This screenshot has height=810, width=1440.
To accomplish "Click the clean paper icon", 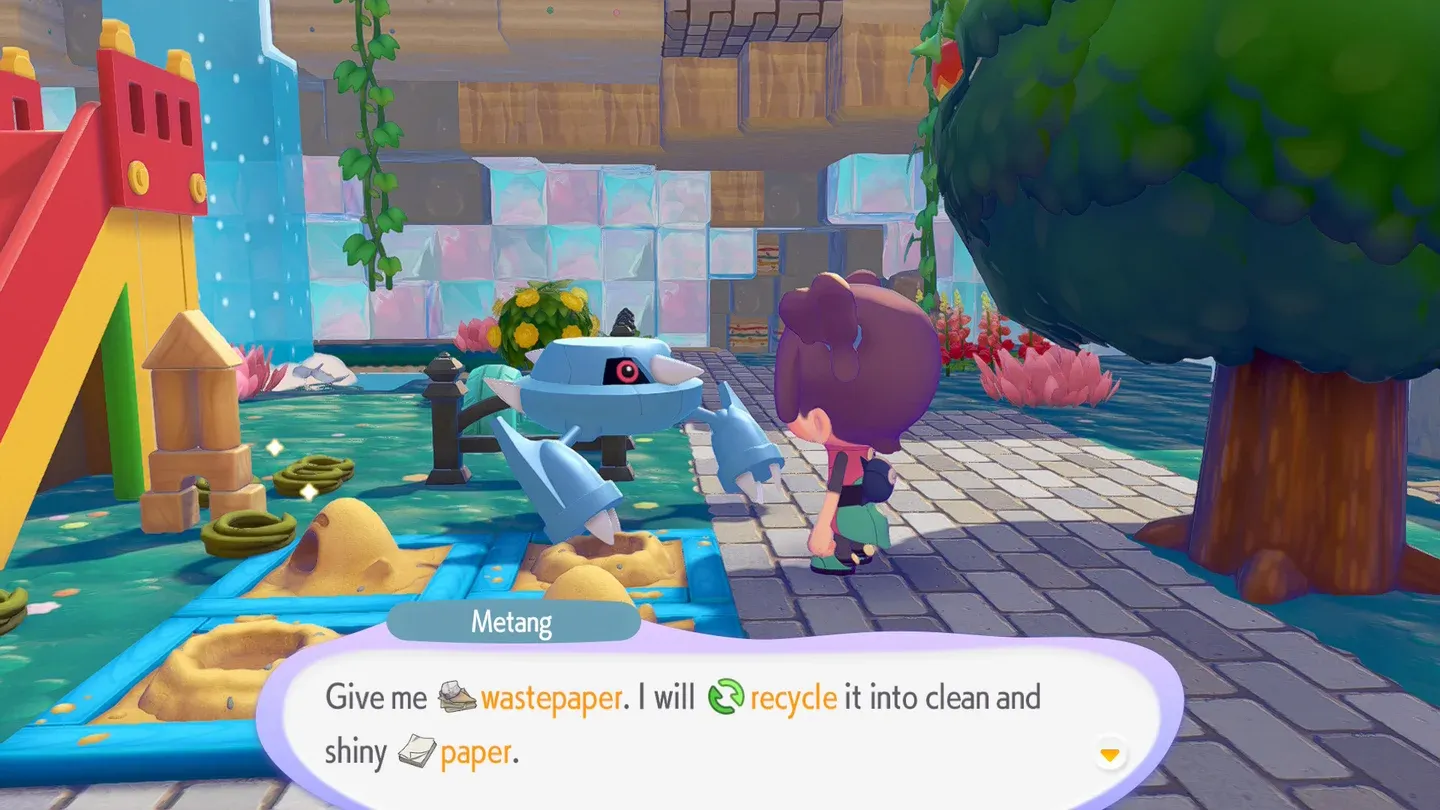I will pyautogui.click(x=417, y=751).
